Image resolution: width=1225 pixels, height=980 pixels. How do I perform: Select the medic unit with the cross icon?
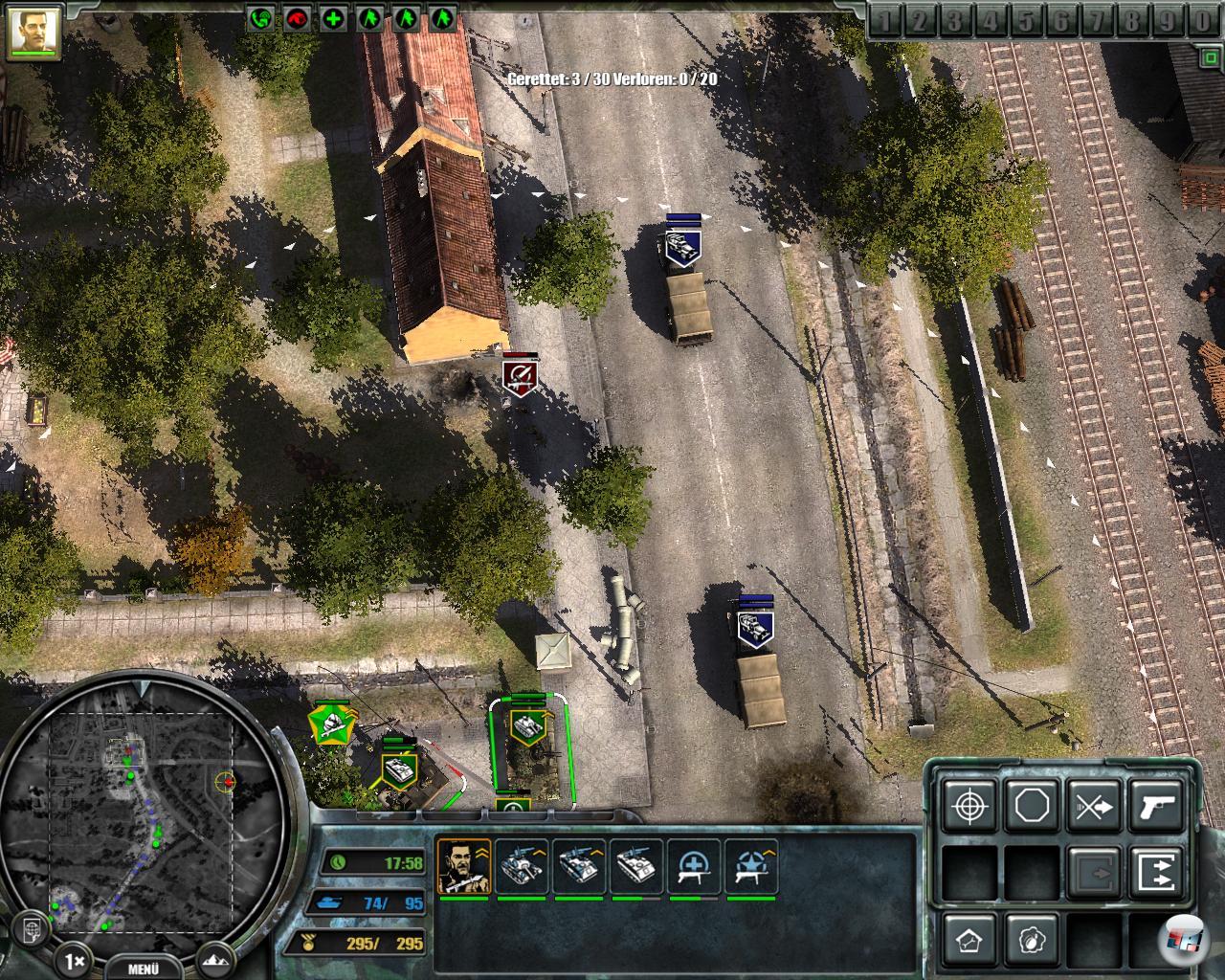pyautogui.click(x=694, y=866)
